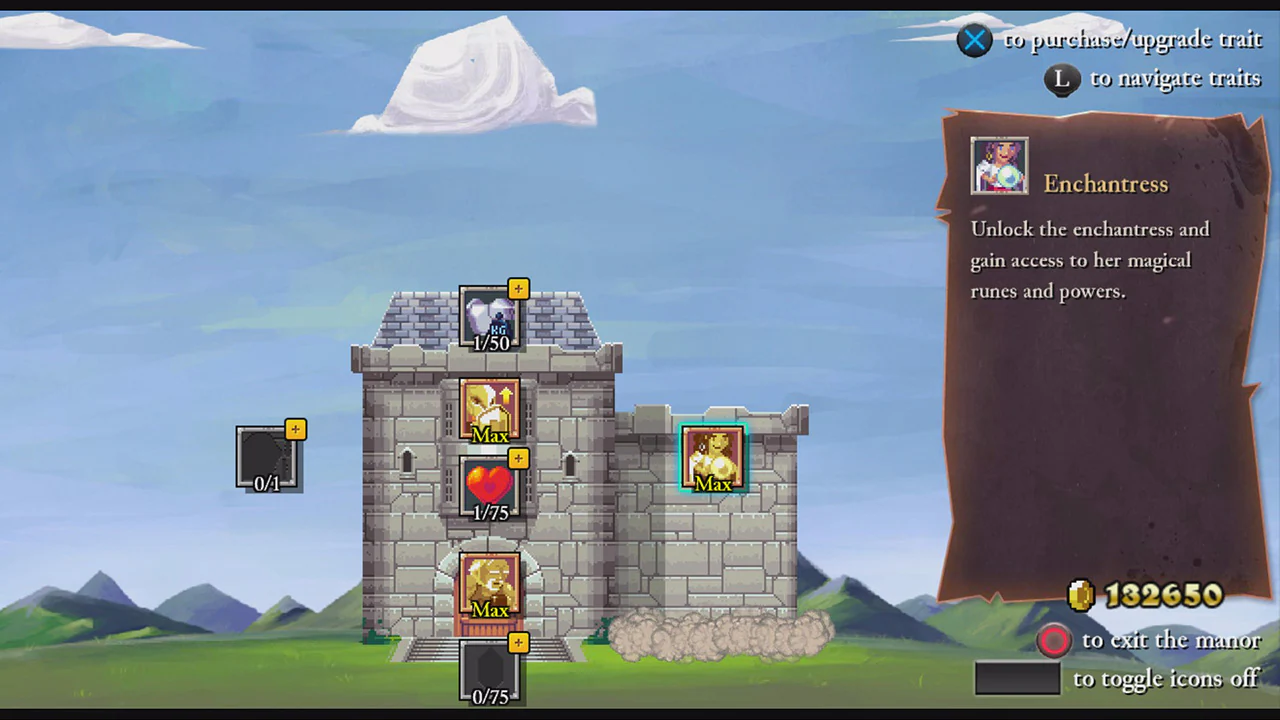Click the red circle exit button icon
Image resolution: width=1280 pixels, height=720 pixels.
pyautogui.click(x=1055, y=640)
